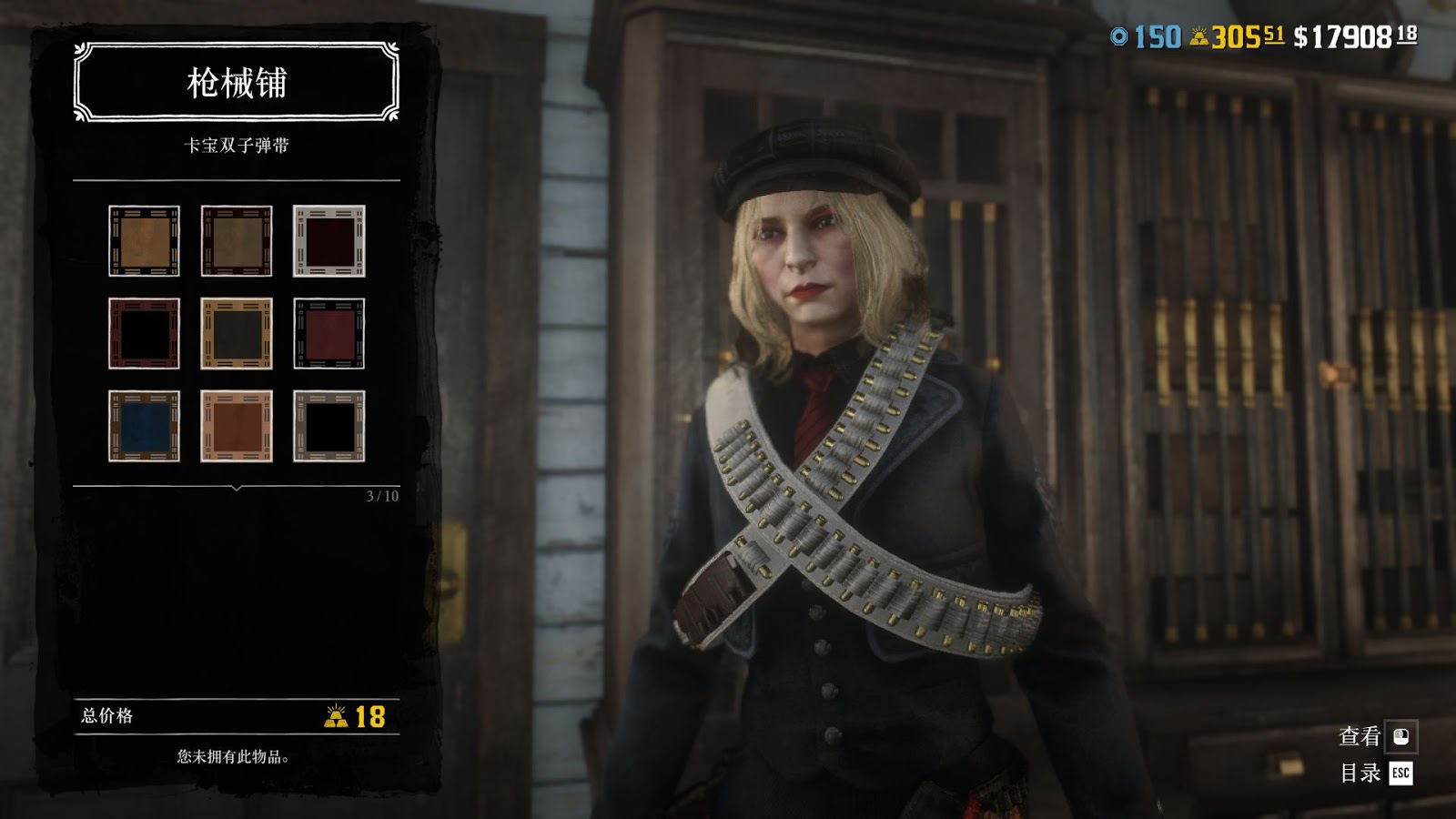The image size is (1456, 819).
Task: Pick the dark red swatch with black border
Action: point(329,333)
